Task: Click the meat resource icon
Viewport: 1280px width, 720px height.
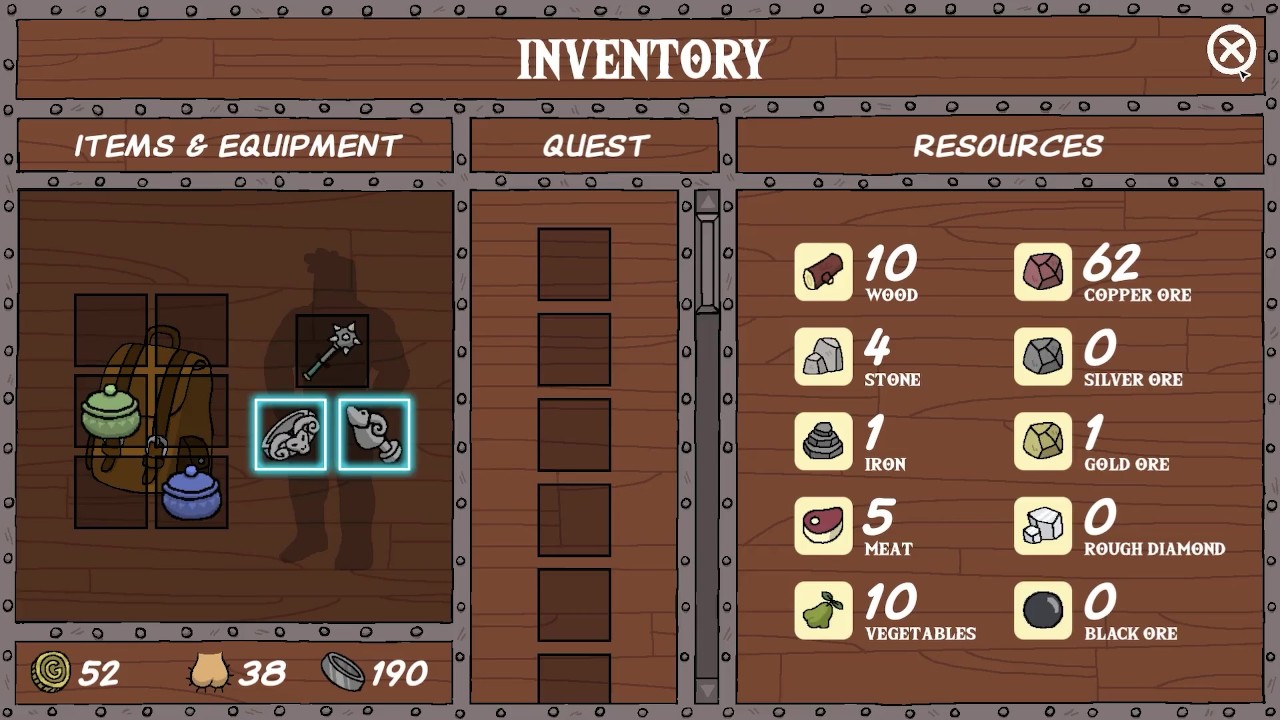Action: [x=823, y=526]
